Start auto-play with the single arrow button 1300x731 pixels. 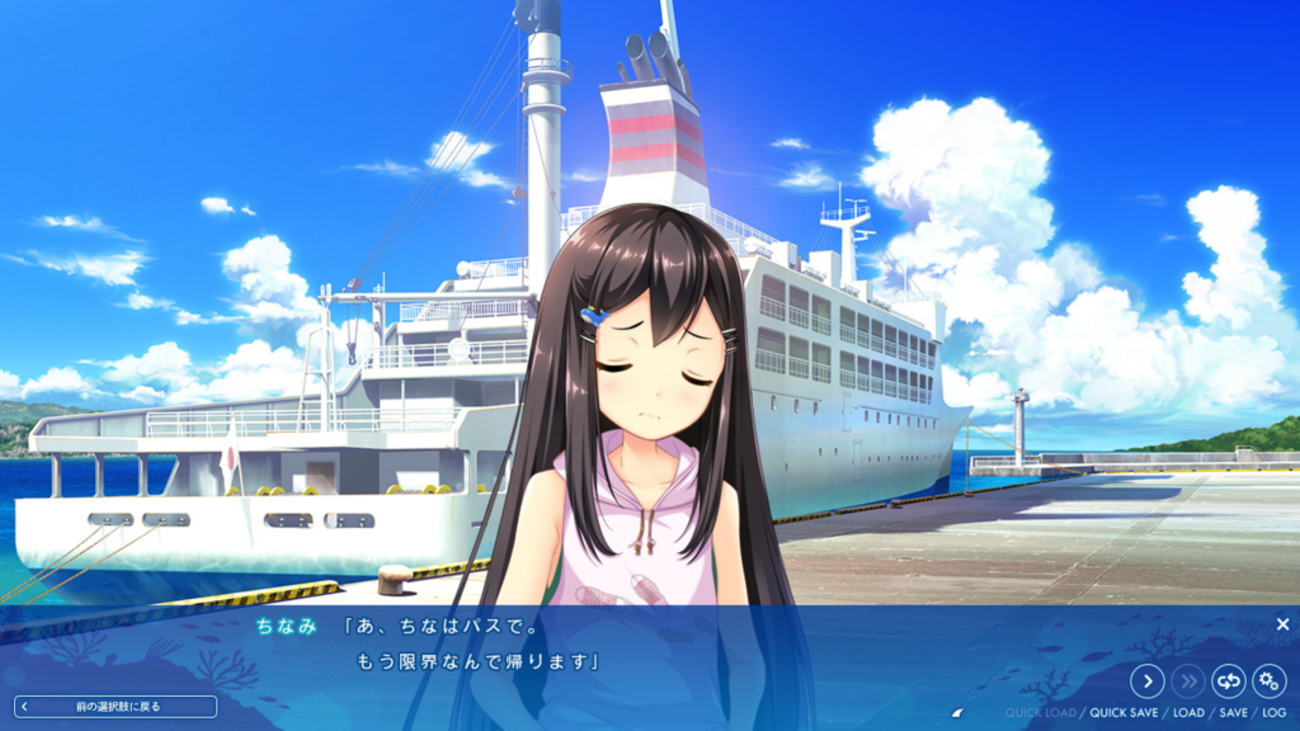[1147, 682]
